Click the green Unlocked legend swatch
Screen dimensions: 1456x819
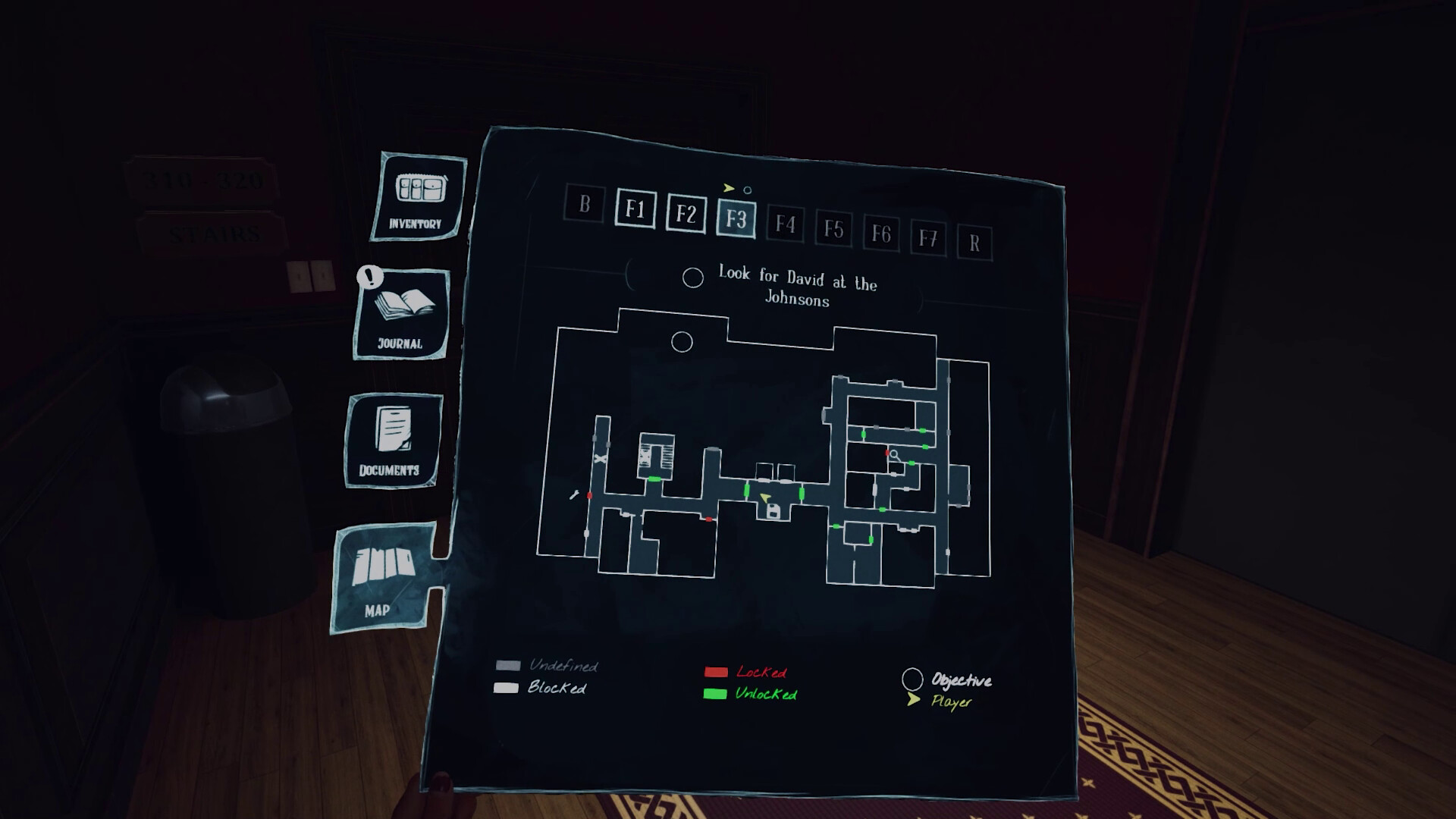click(716, 693)
